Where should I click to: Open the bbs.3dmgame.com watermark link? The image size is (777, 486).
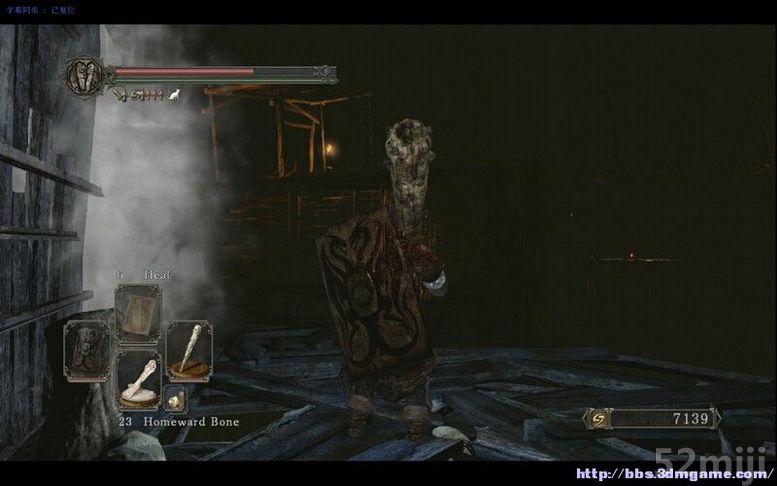[673, 471]
